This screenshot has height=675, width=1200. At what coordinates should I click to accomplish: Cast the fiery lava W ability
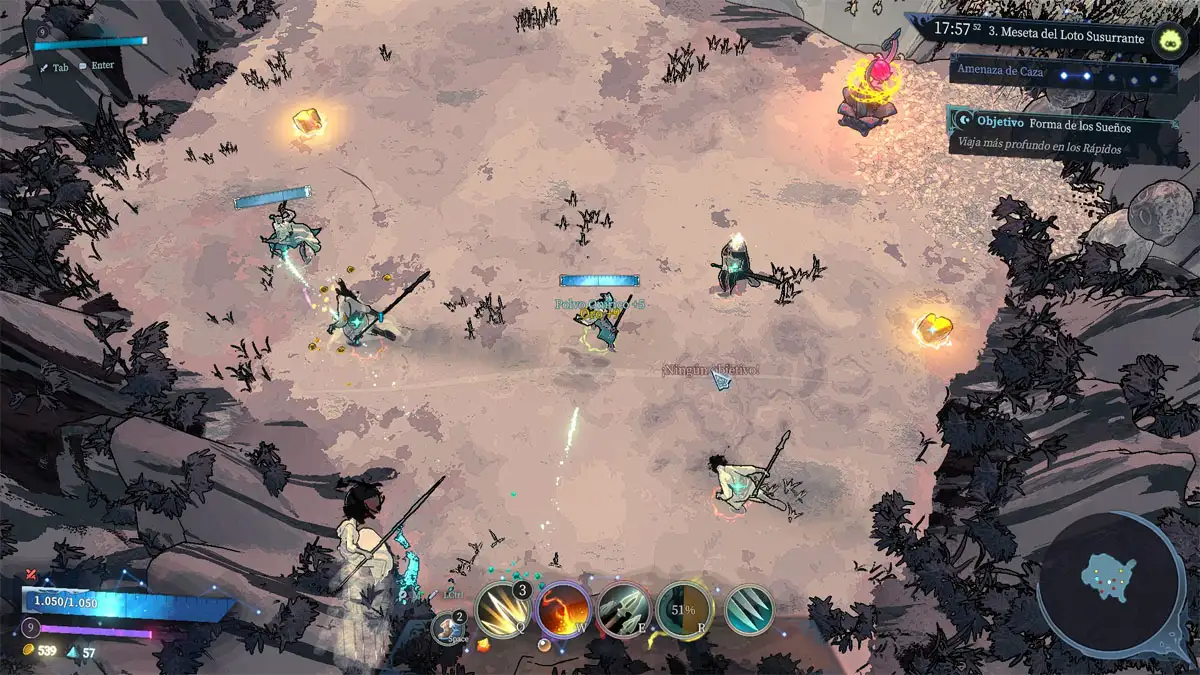[x=562, y=609]
